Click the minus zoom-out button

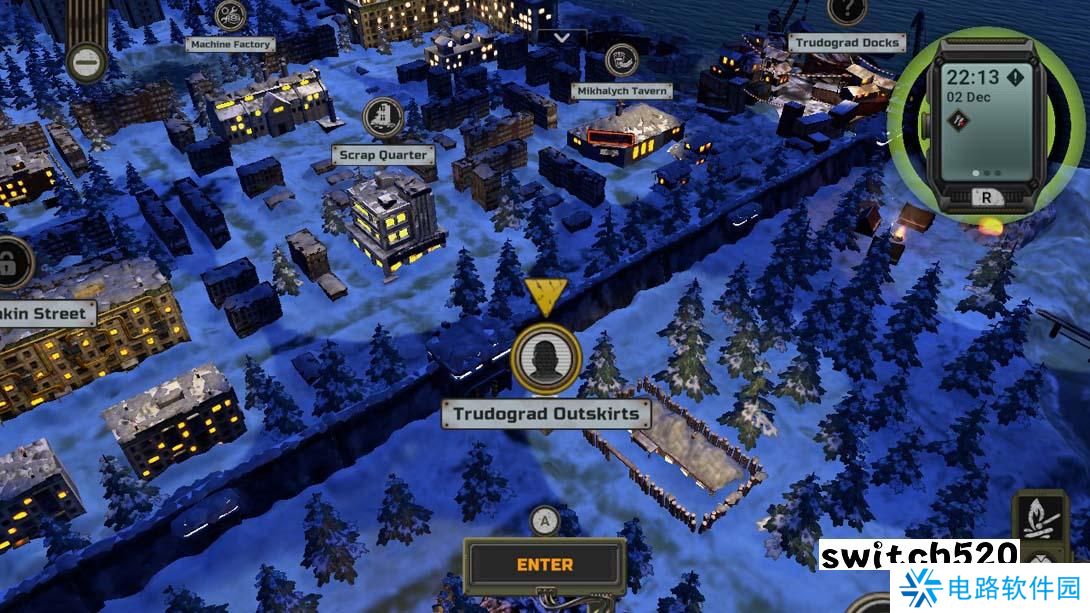(86, 61)
